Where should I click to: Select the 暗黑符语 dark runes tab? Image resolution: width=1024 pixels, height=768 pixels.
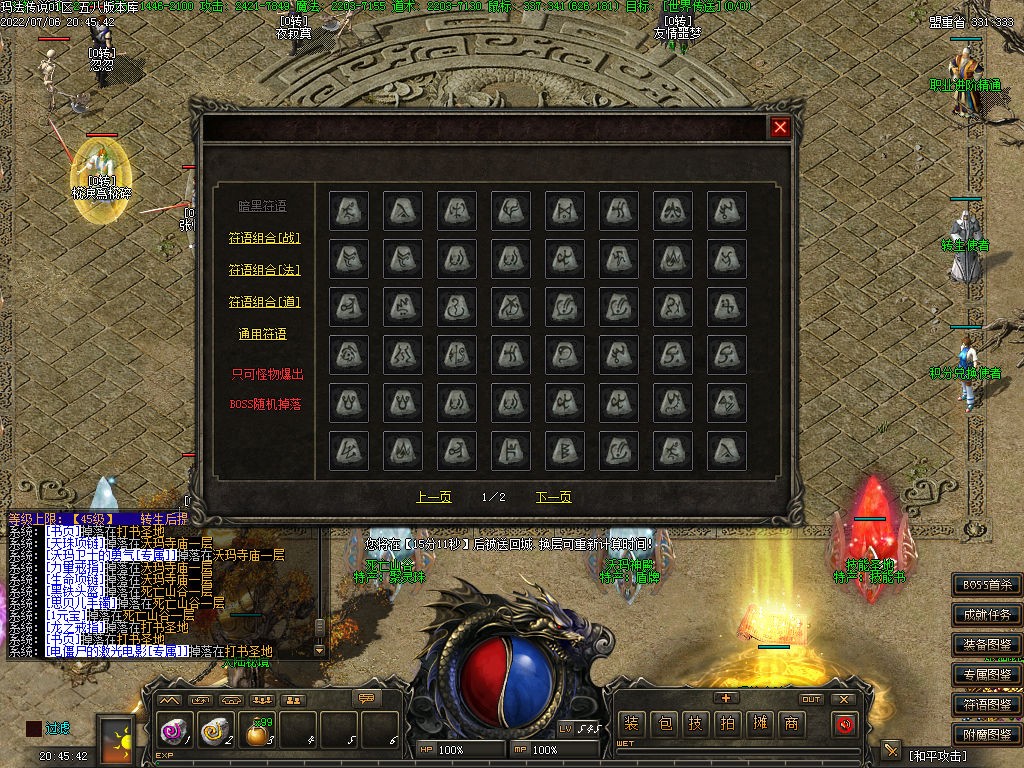pyautogui.click(x=262, y=206)
